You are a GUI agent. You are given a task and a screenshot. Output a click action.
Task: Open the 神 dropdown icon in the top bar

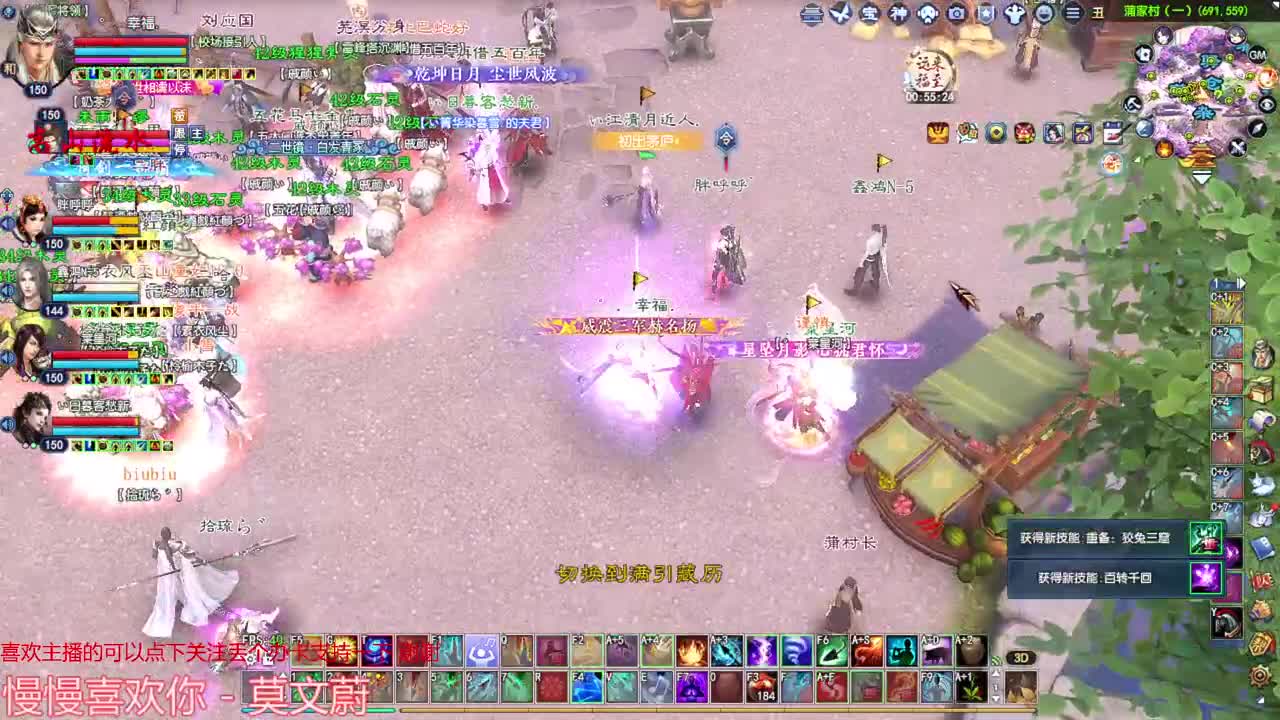pos(896,15)
